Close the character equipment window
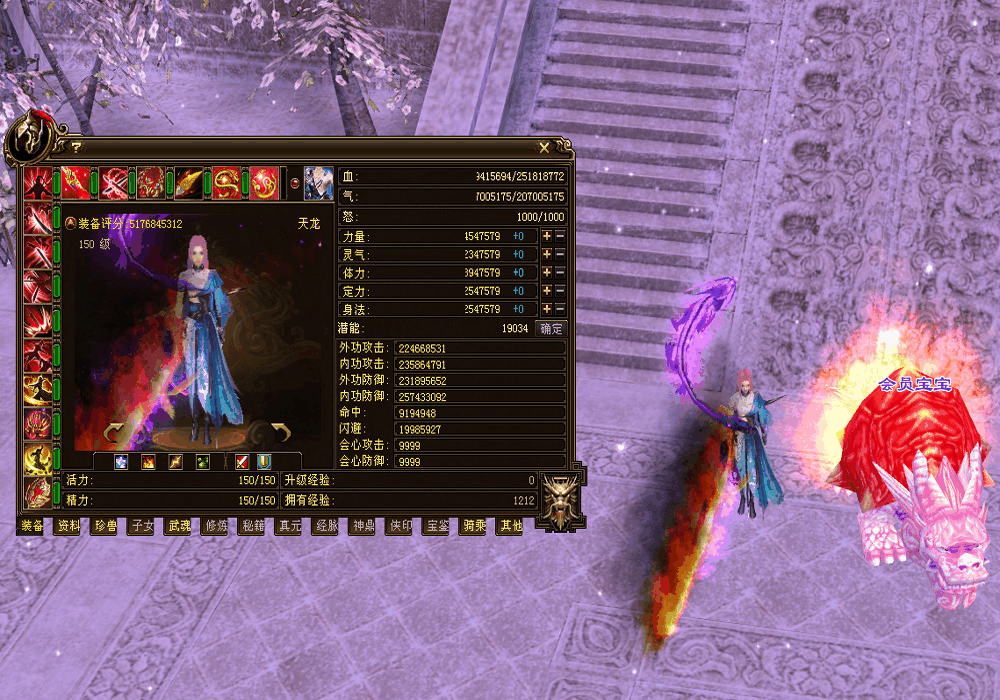The height and width of the screenshot is (700, 1000). coord(544,147)
